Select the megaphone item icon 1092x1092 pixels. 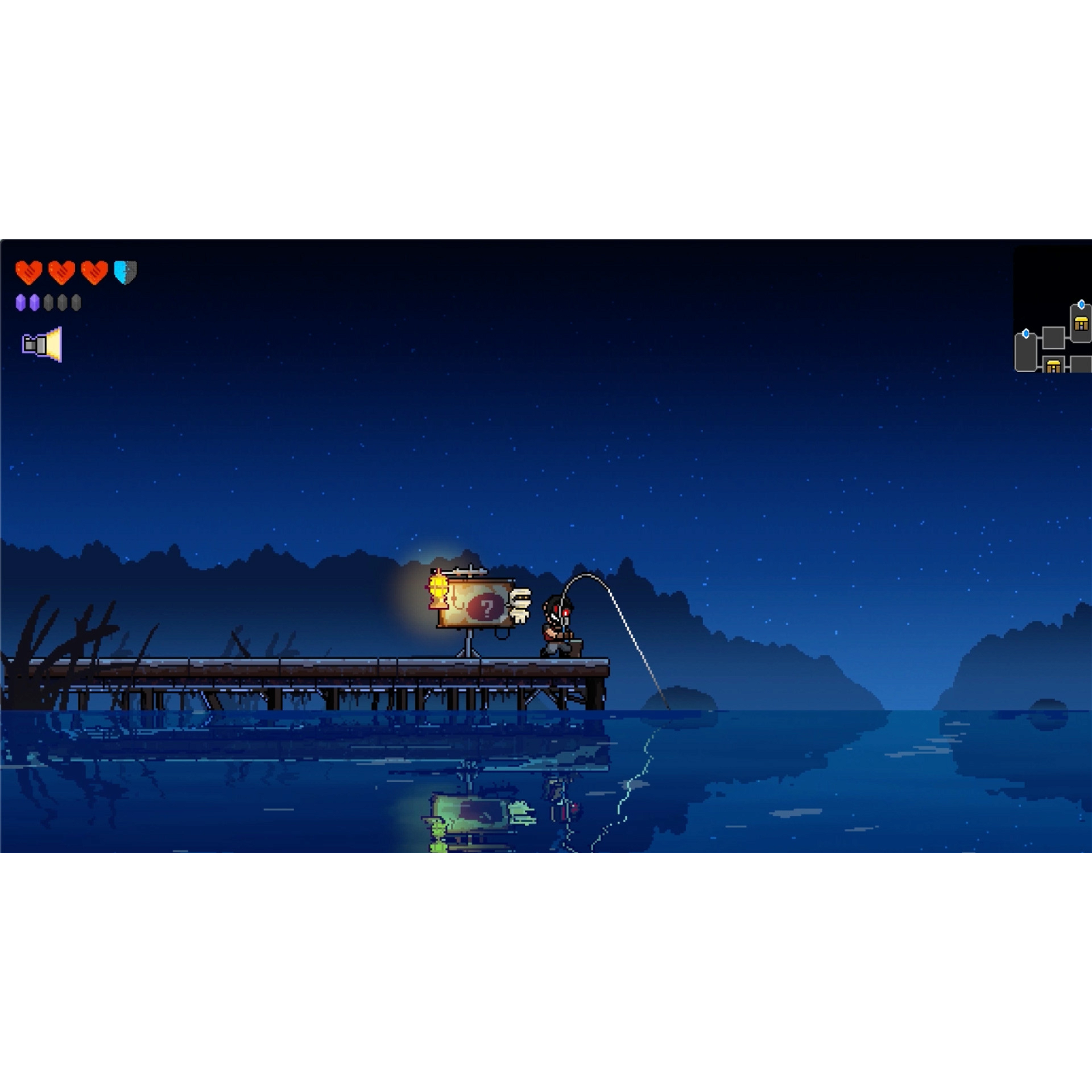(x=42, y=345)
